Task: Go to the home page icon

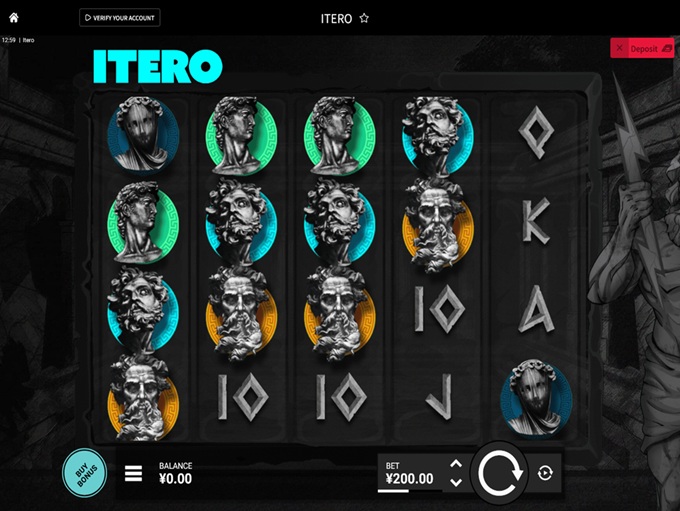Action: tap(14, 18)
